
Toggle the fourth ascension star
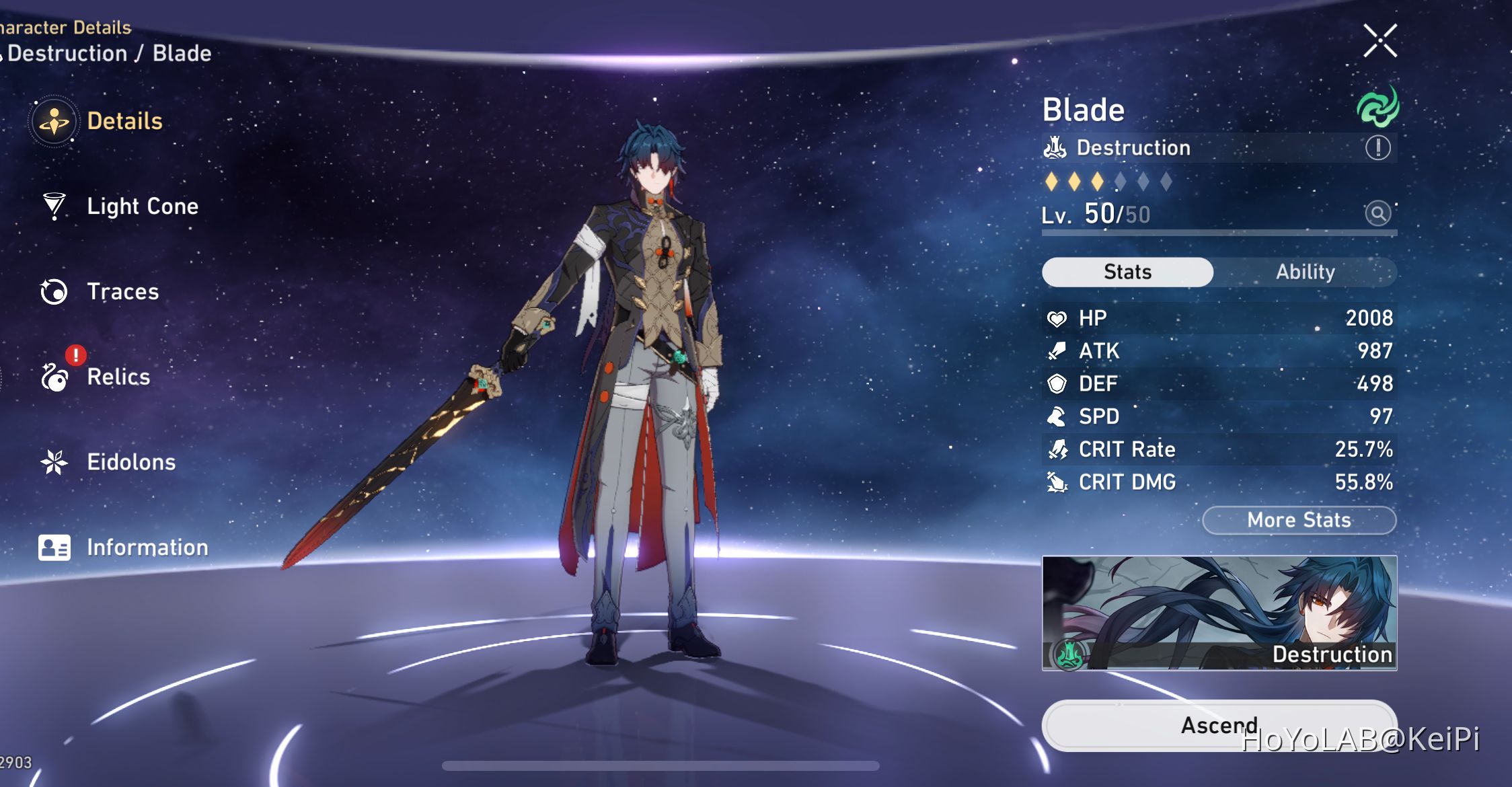pyautogui.click(x=1119, y=182)
